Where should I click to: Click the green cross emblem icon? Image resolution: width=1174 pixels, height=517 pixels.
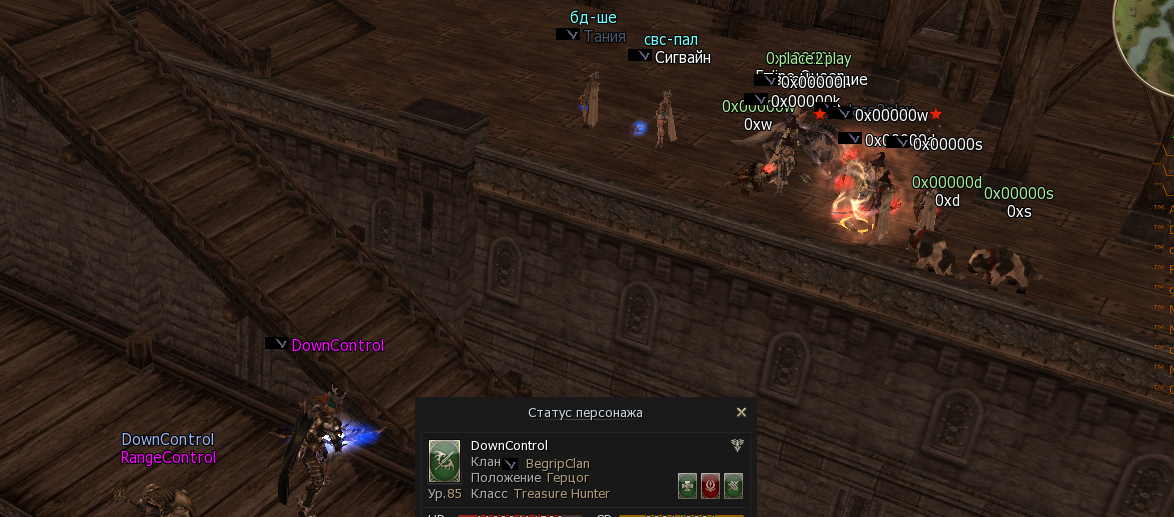(687, 485)
